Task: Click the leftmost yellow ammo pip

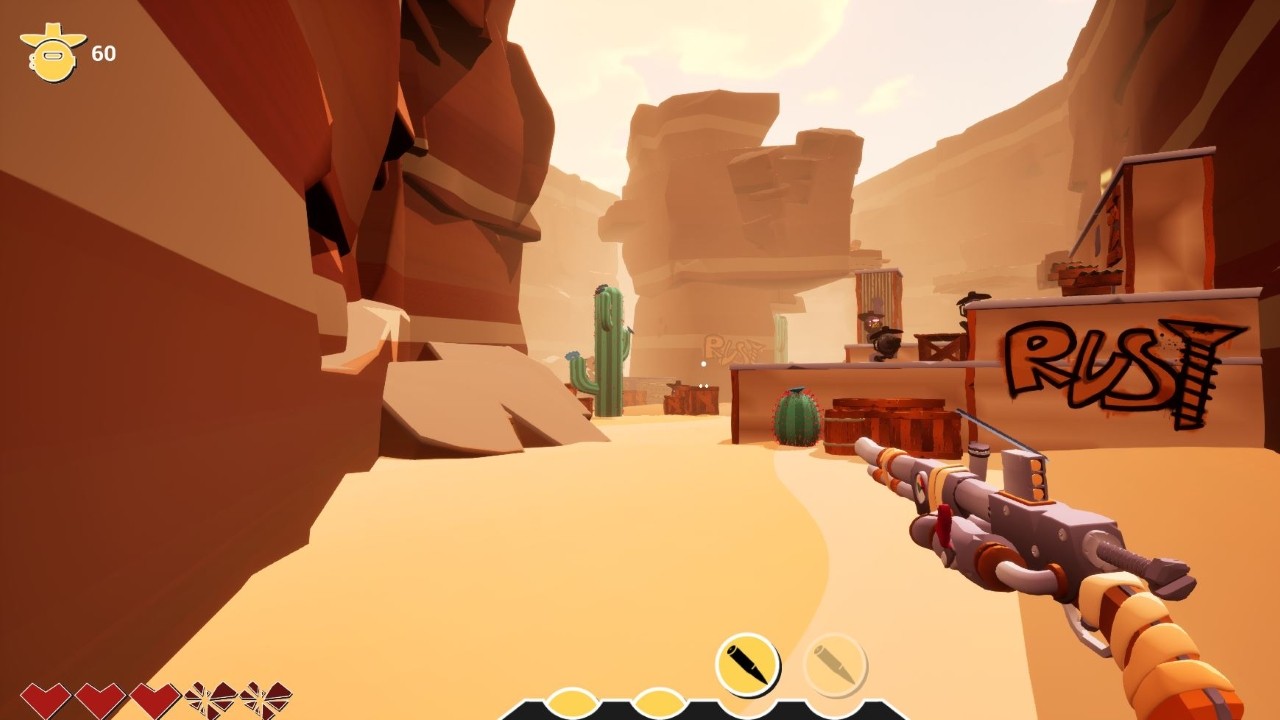Action: coord(572,703)
